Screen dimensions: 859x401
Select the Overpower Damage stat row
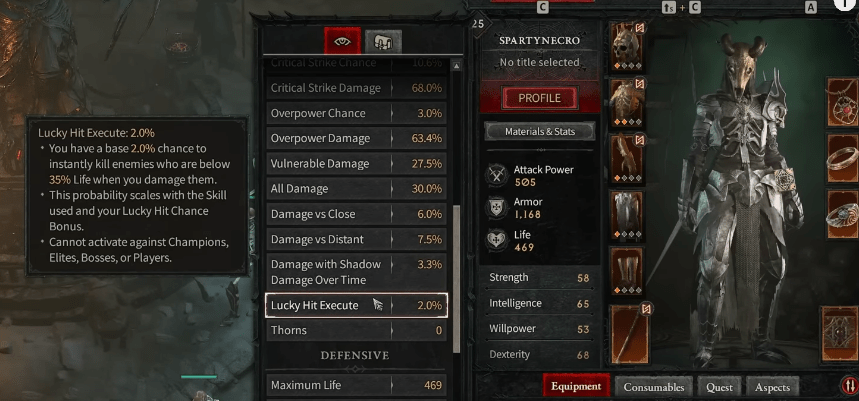tap(356, 138)
